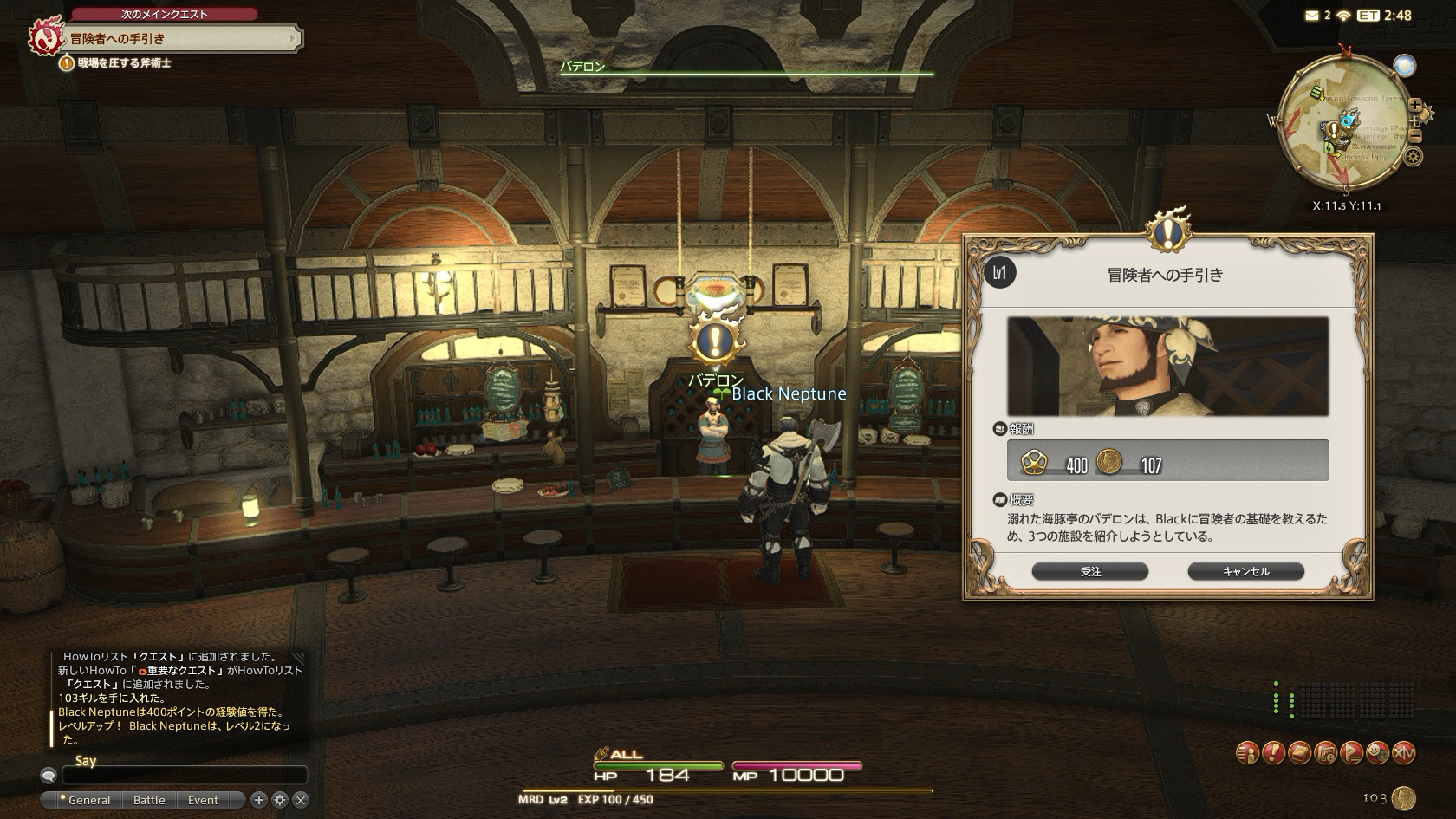Open minimap settings gear
1456x819 pixels.
click(1414, 157)
